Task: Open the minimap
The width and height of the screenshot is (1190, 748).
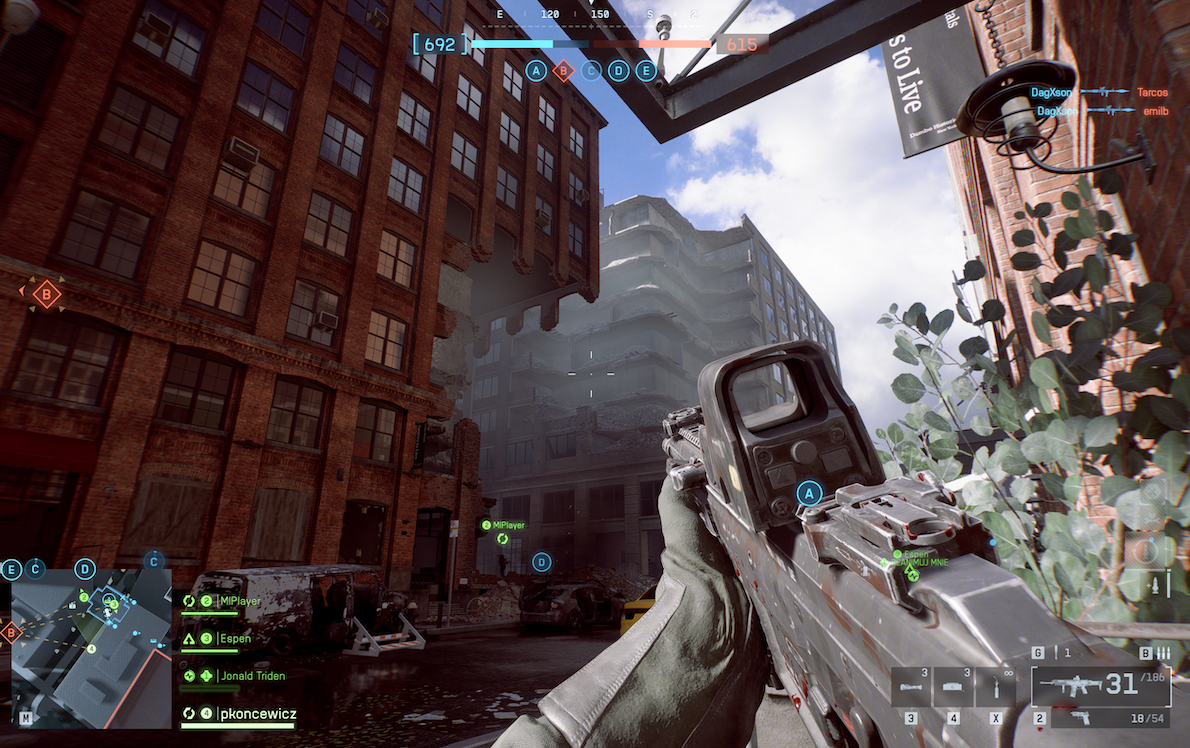Action: tap(90, 648)
